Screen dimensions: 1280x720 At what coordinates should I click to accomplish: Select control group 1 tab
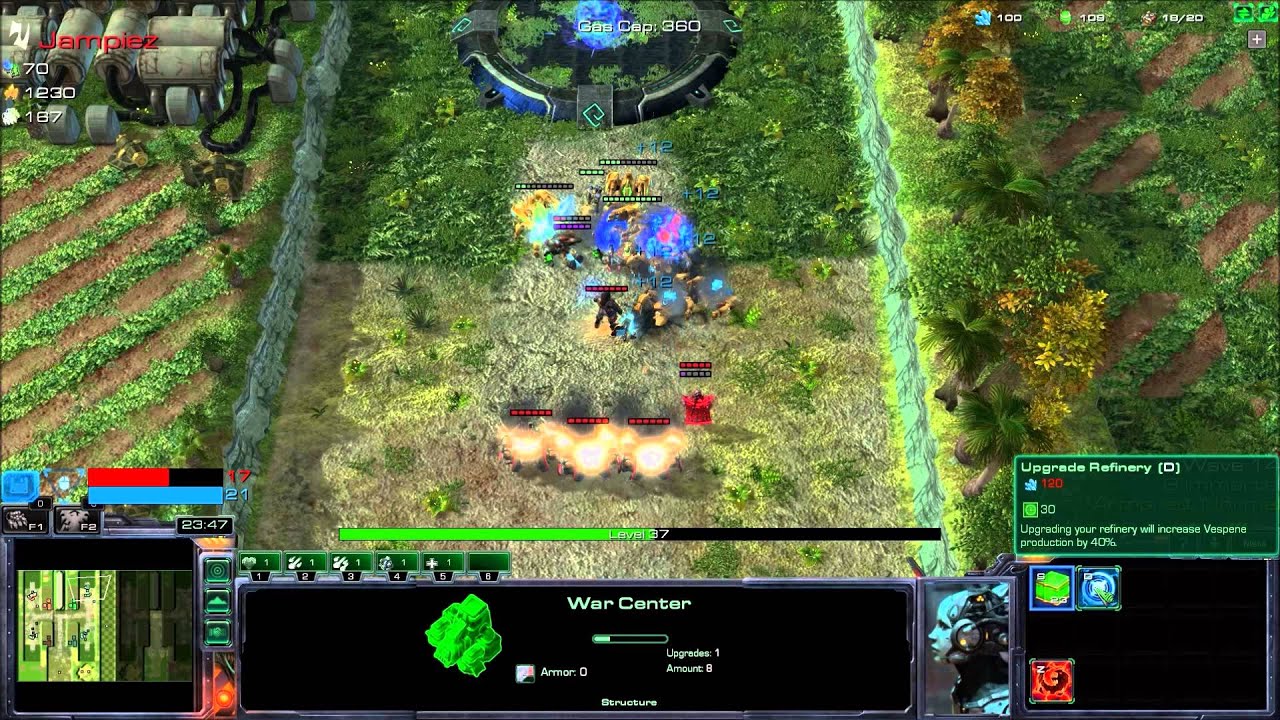[261, 564]
